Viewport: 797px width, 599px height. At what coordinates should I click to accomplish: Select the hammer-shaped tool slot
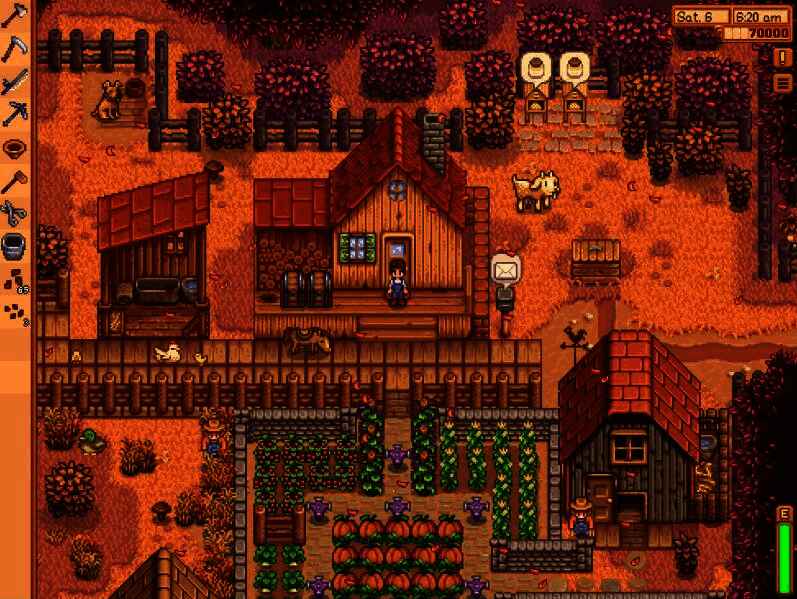point(16,180)
